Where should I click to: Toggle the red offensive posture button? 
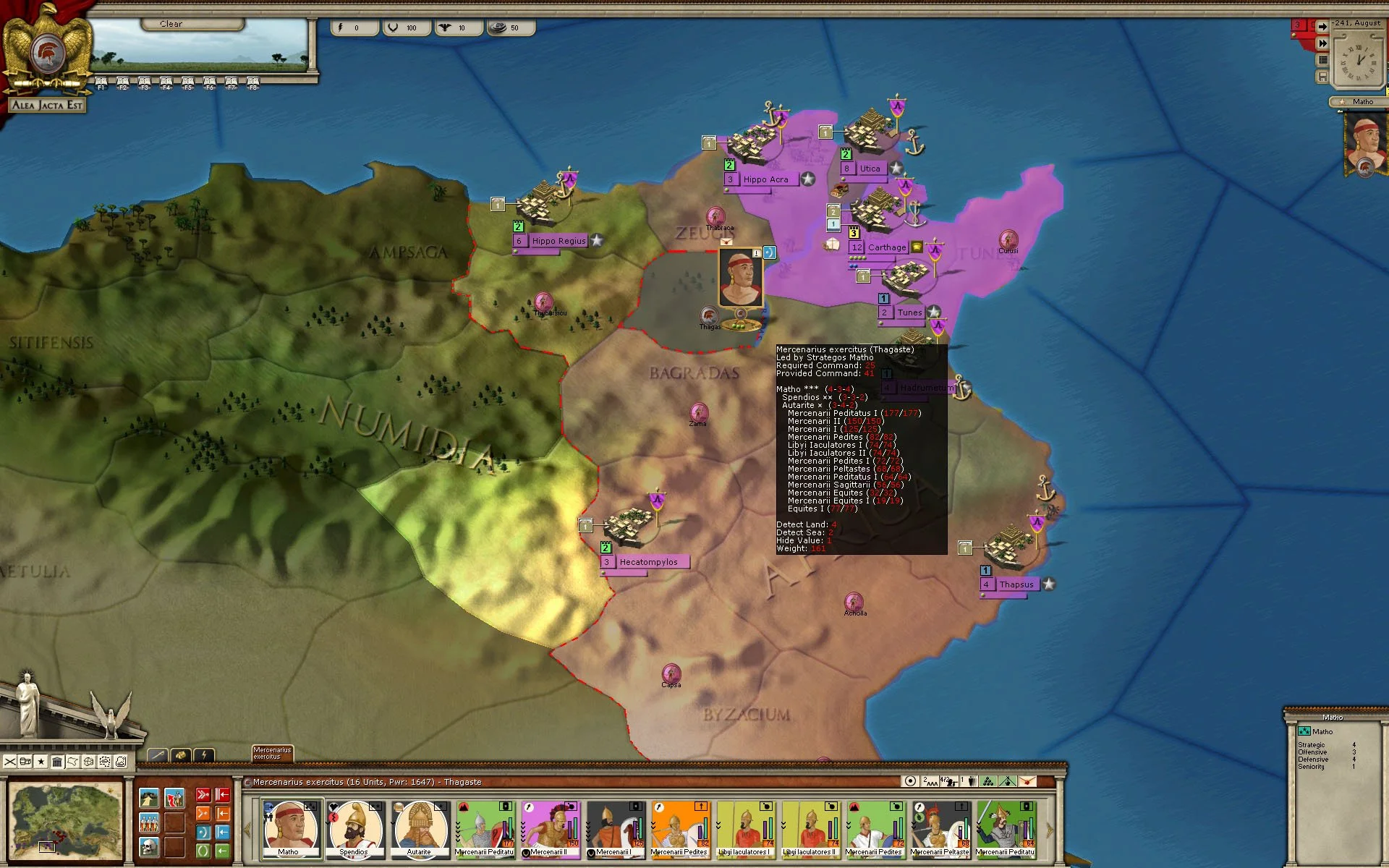[203, 795]
